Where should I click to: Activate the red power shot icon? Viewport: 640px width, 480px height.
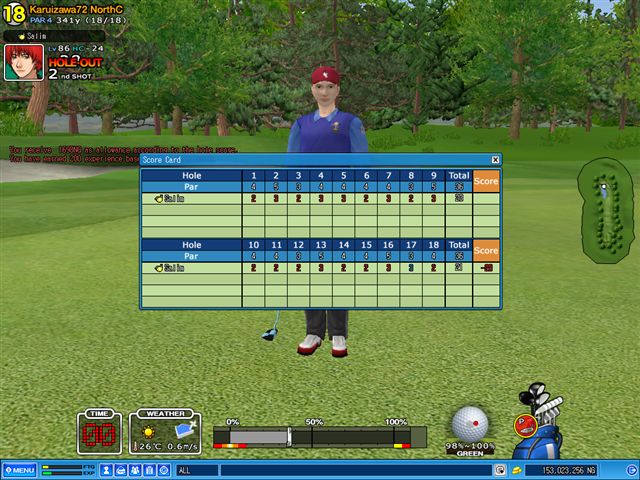522,424
